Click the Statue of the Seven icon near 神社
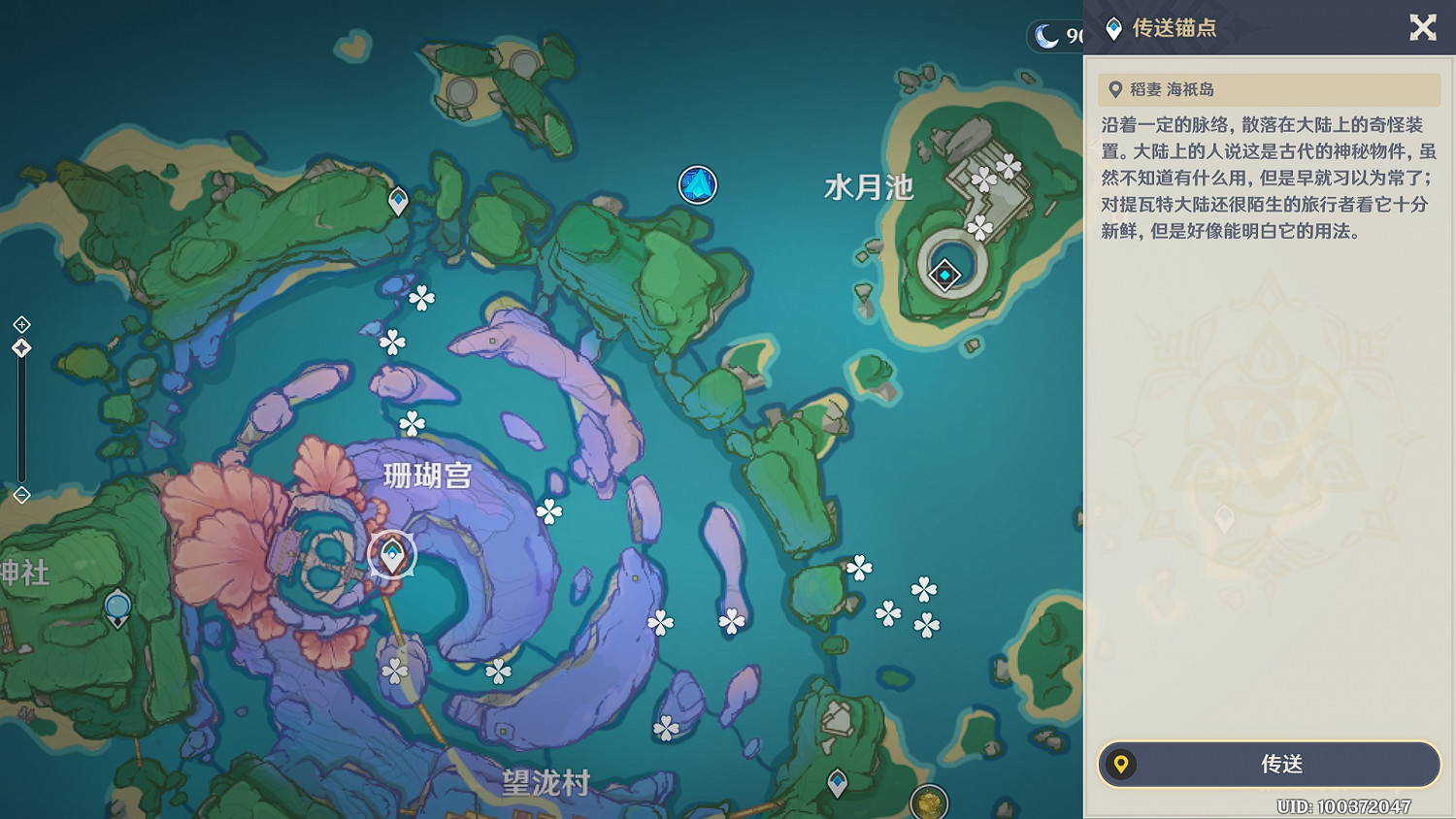 (x=117, y=605)
